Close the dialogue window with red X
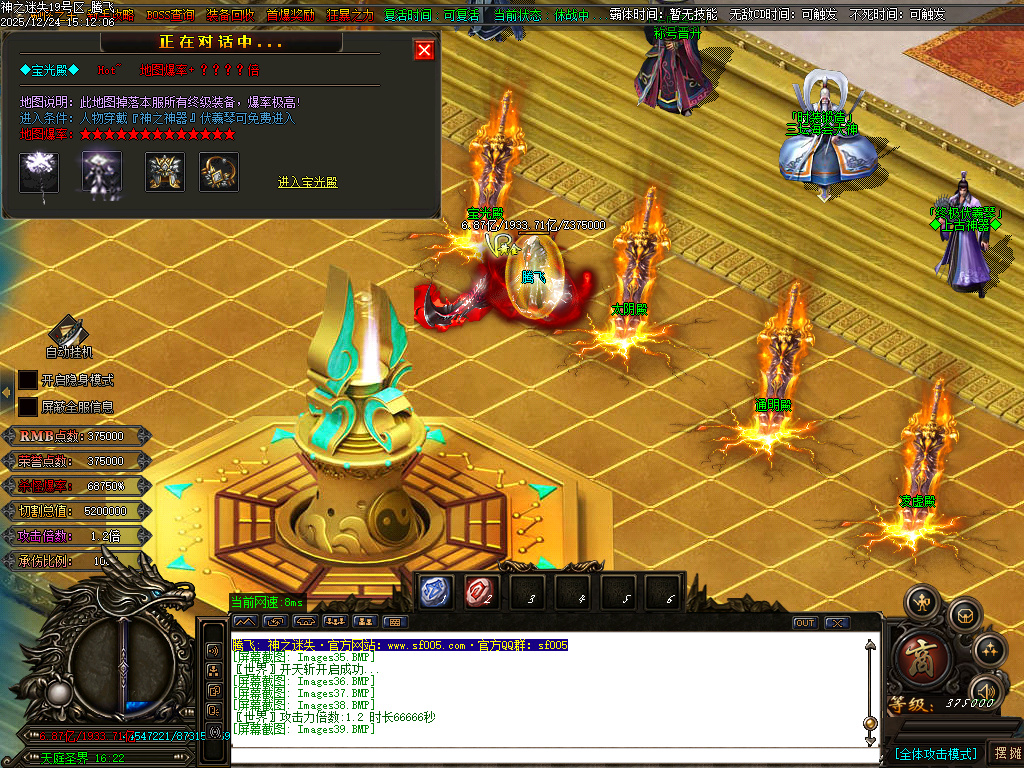 pyautogui.click(x=425, y=50)
